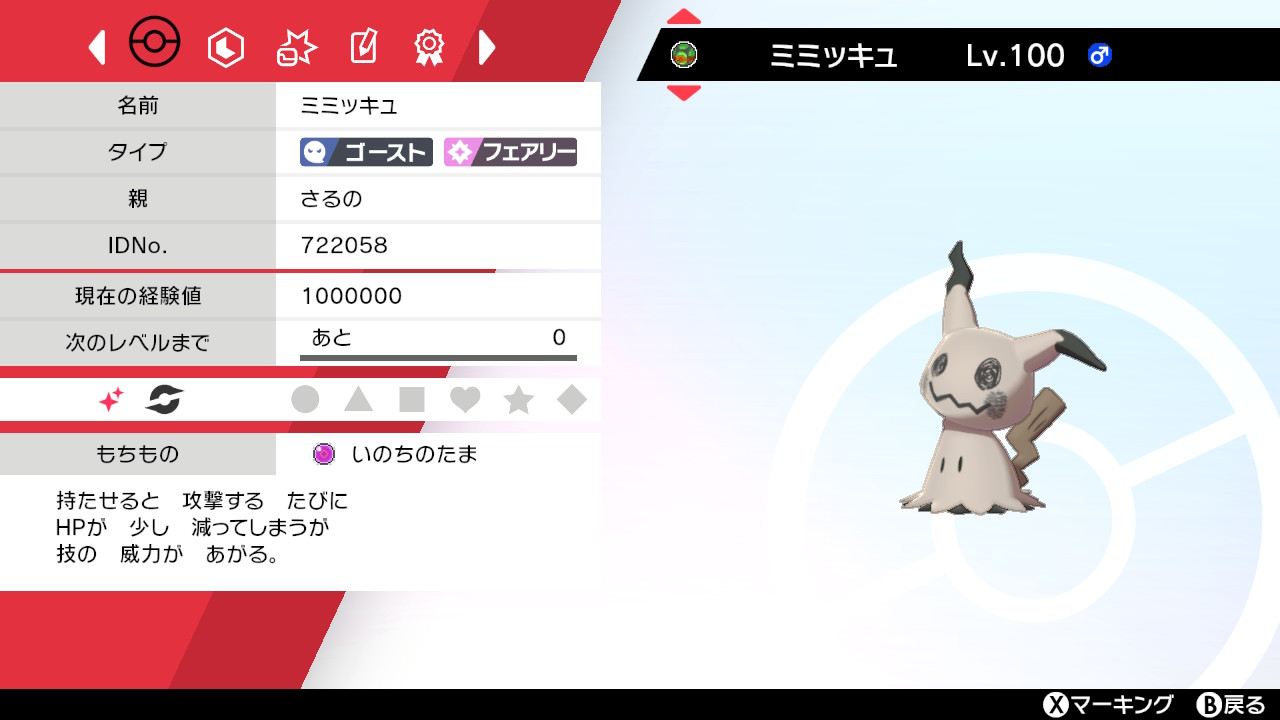Click the left page navigation arrow

tap(97, 47)
